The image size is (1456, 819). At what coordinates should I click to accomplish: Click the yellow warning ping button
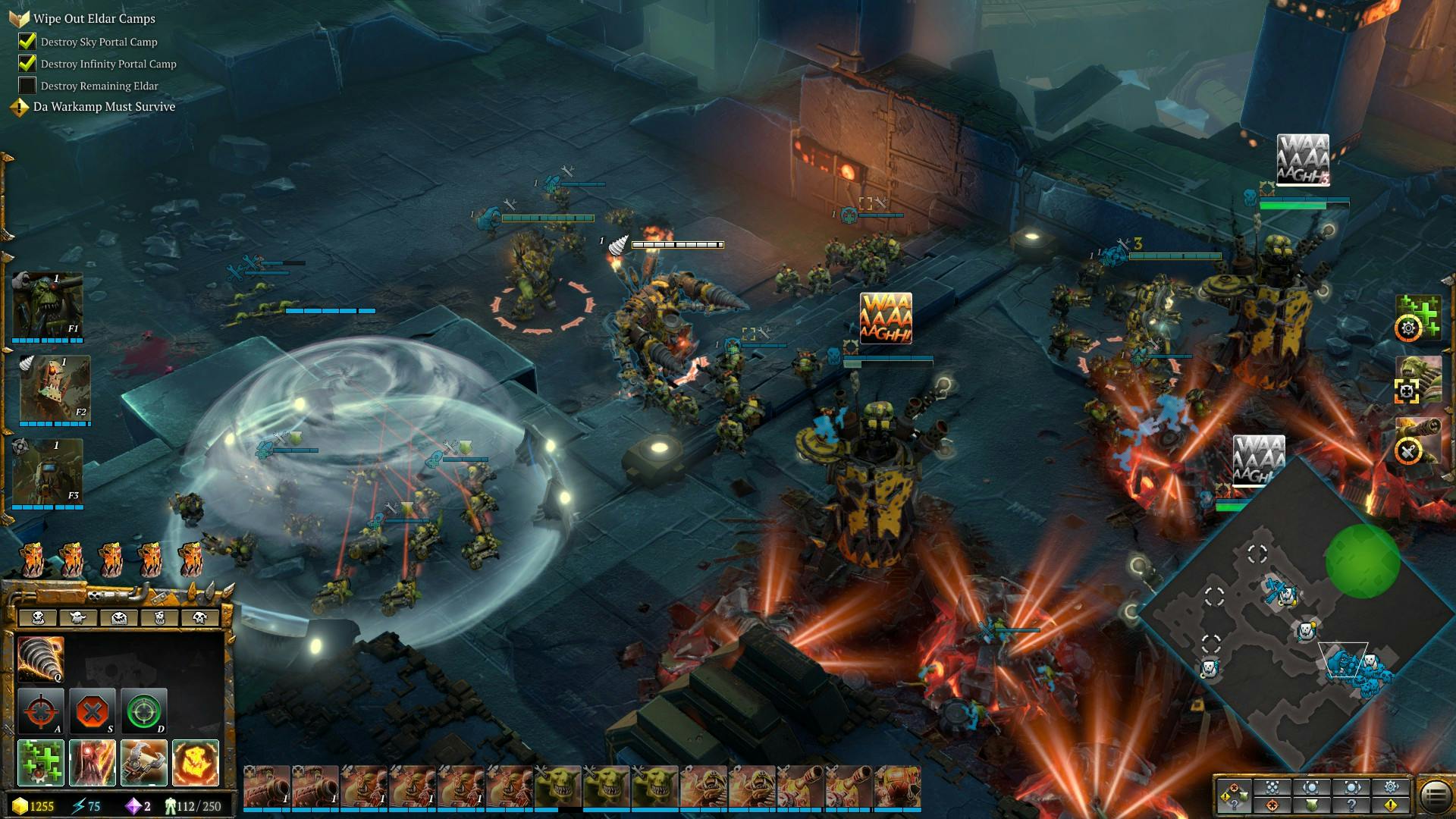click(1391, 805)
